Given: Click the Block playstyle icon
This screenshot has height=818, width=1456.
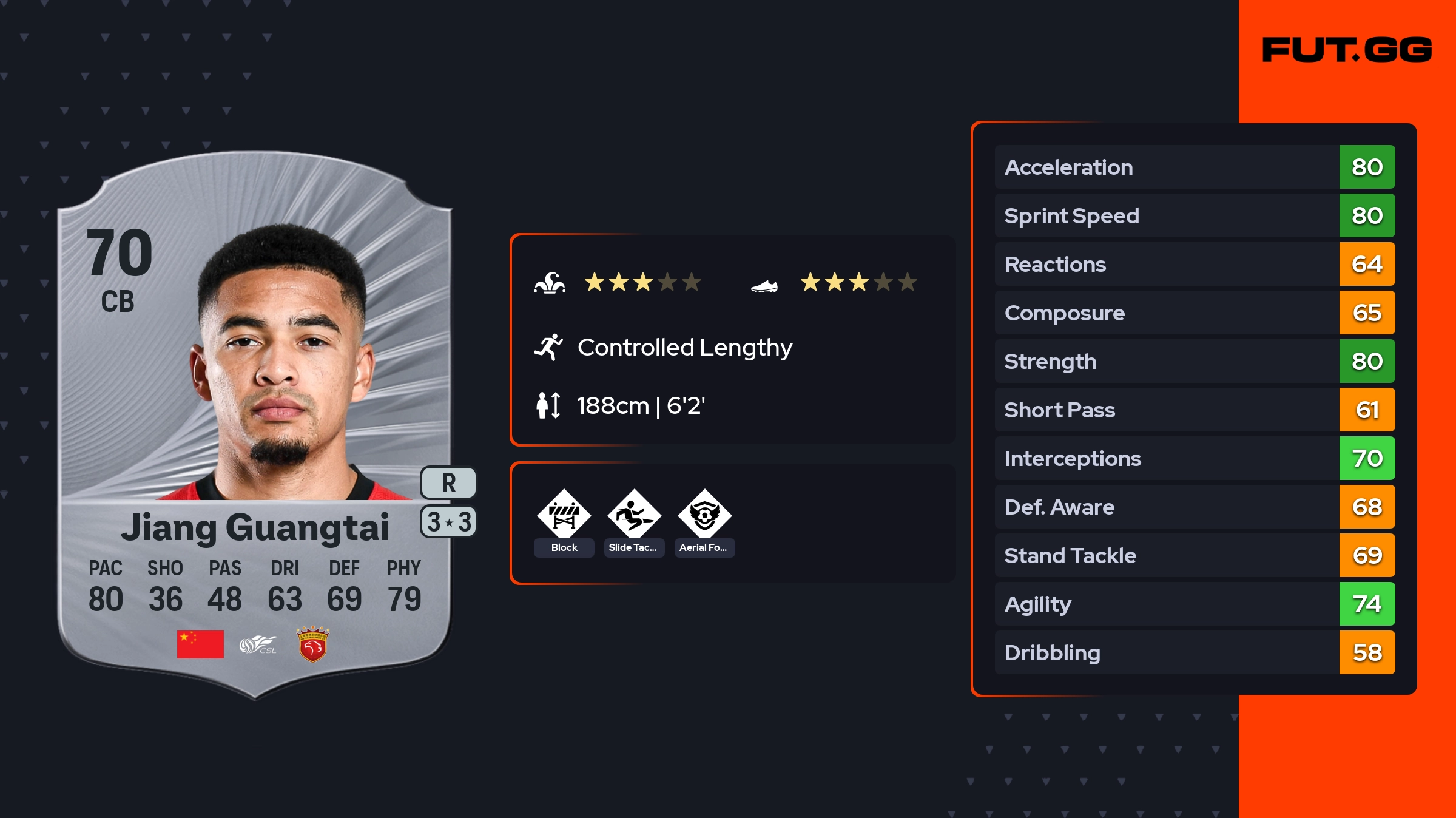Looking at the screenshot, I should pos(564,515).
